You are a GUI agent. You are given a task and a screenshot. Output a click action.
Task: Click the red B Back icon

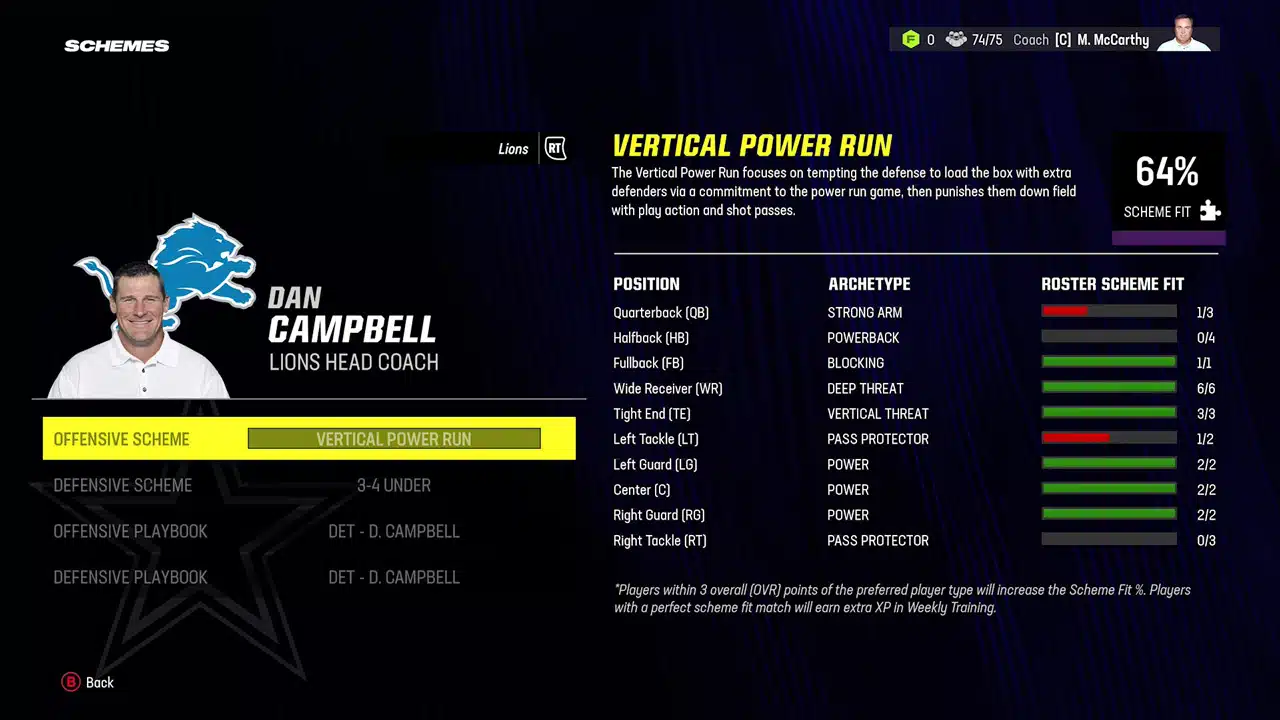70,682
